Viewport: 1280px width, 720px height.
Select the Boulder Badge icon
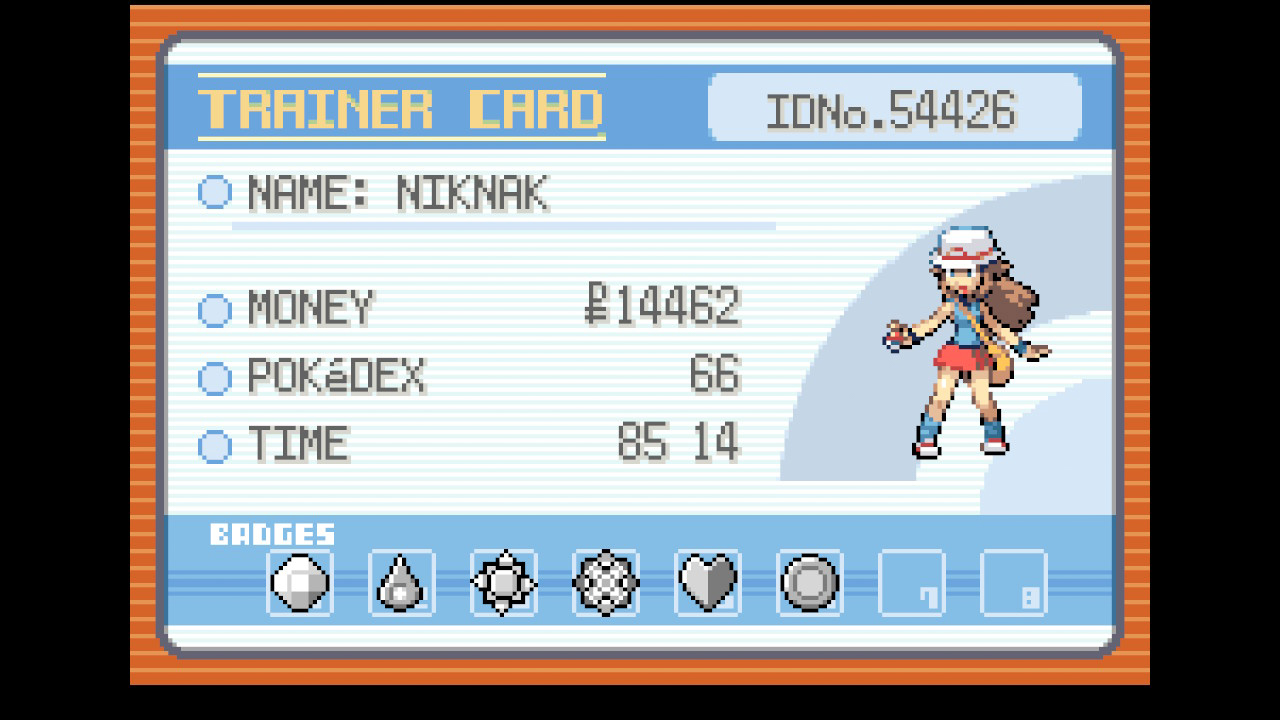pos(297,583)
